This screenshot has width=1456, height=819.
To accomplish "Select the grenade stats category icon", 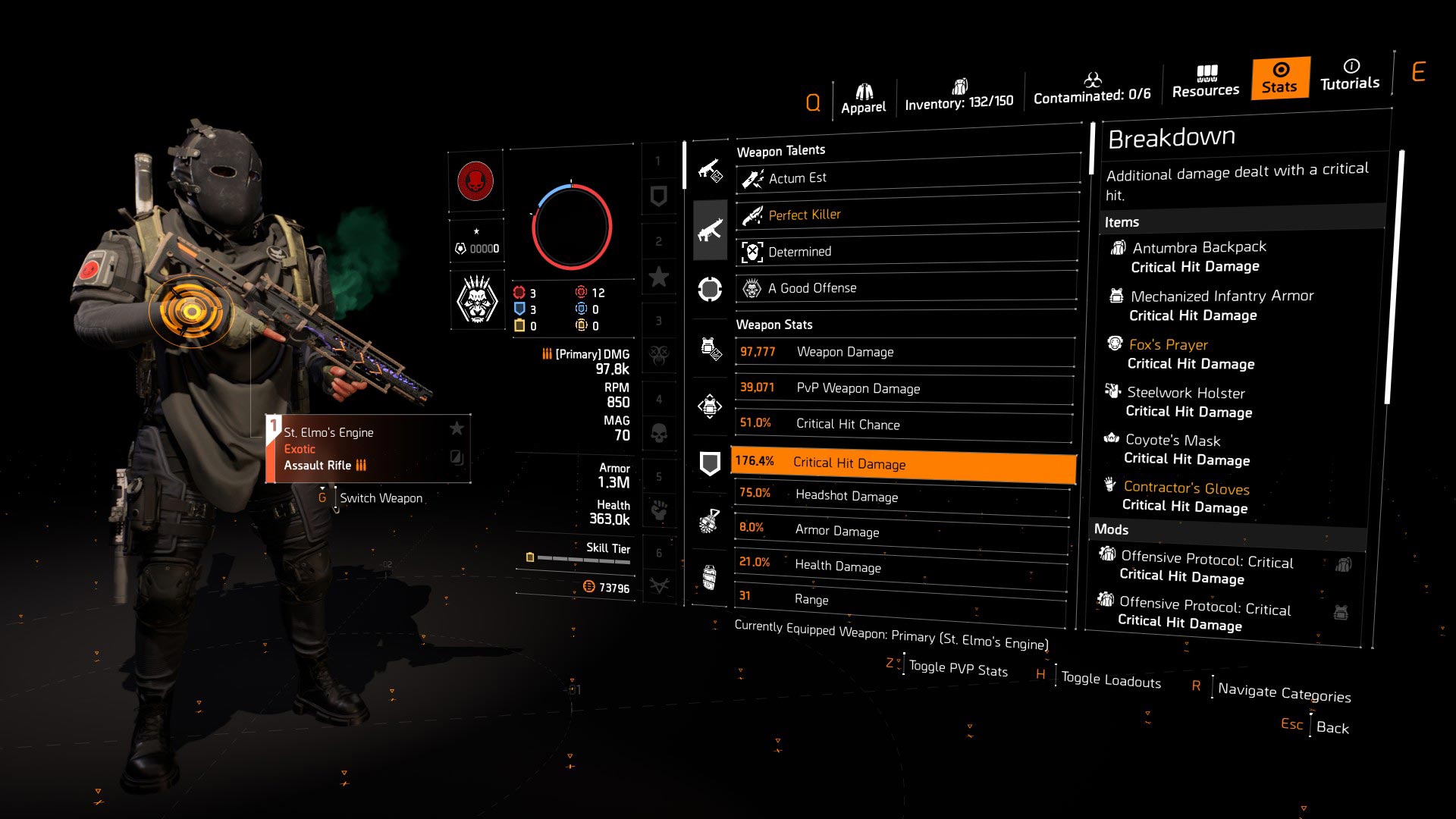I will pos(710,522).
